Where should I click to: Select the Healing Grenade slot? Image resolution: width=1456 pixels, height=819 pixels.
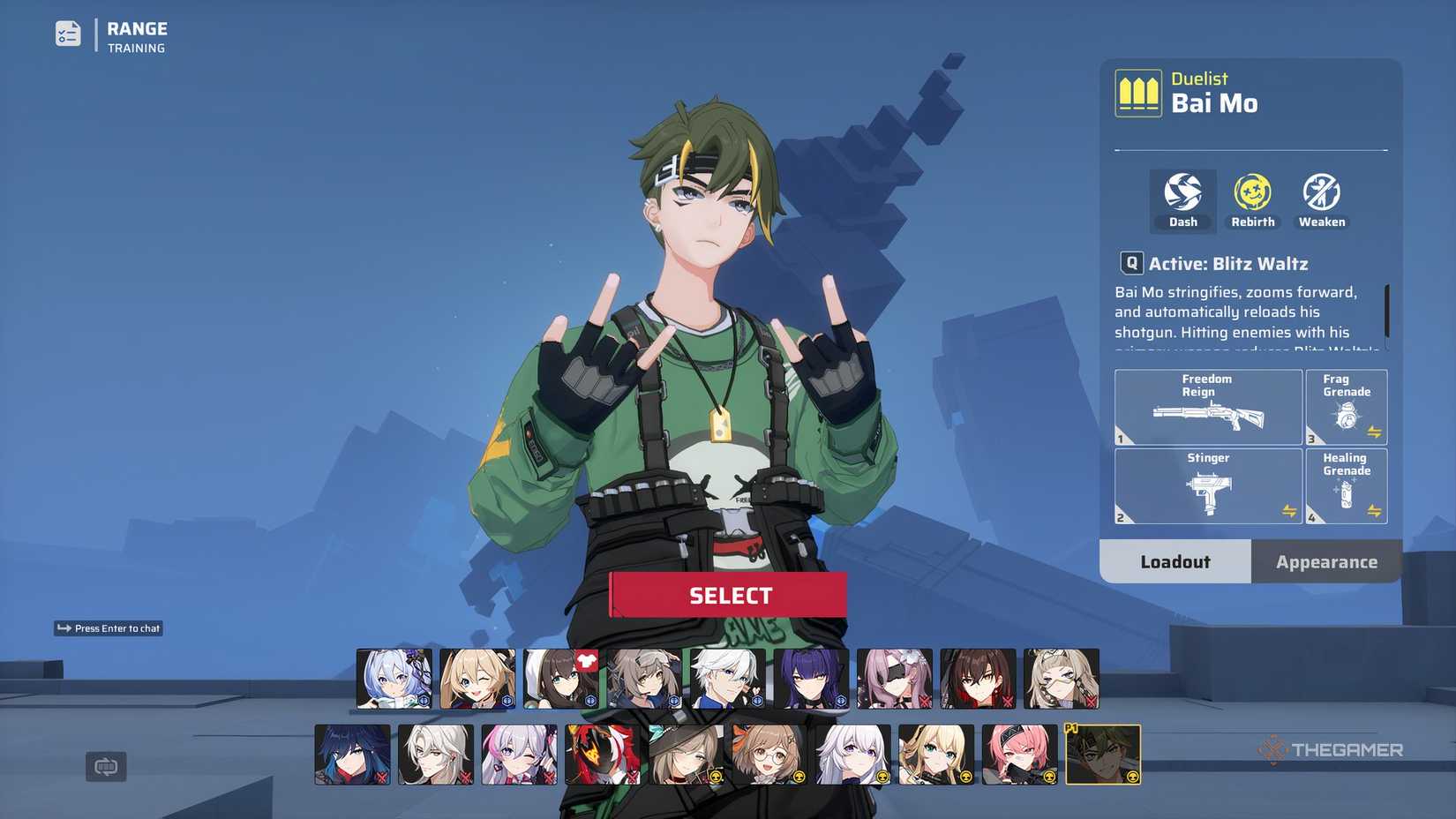click(x=1346, y=486)
